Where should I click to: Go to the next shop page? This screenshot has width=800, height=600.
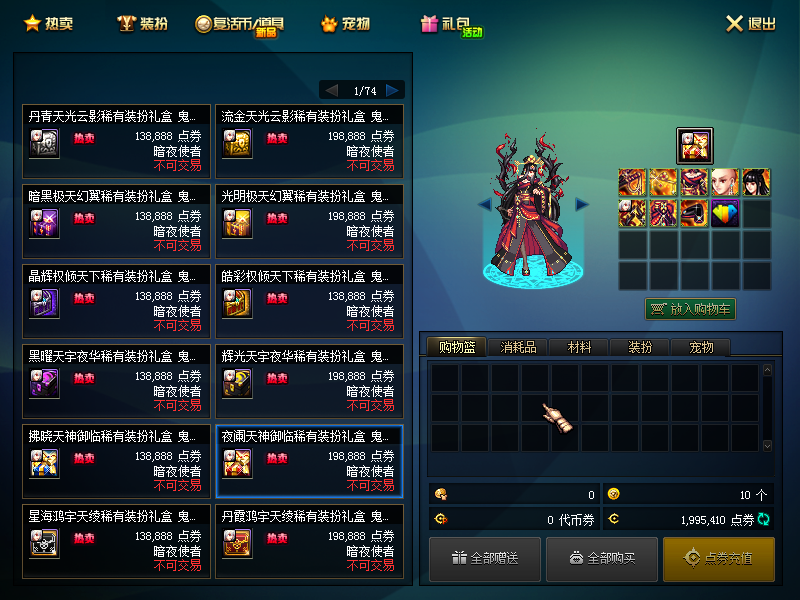[x=393, y=90]
